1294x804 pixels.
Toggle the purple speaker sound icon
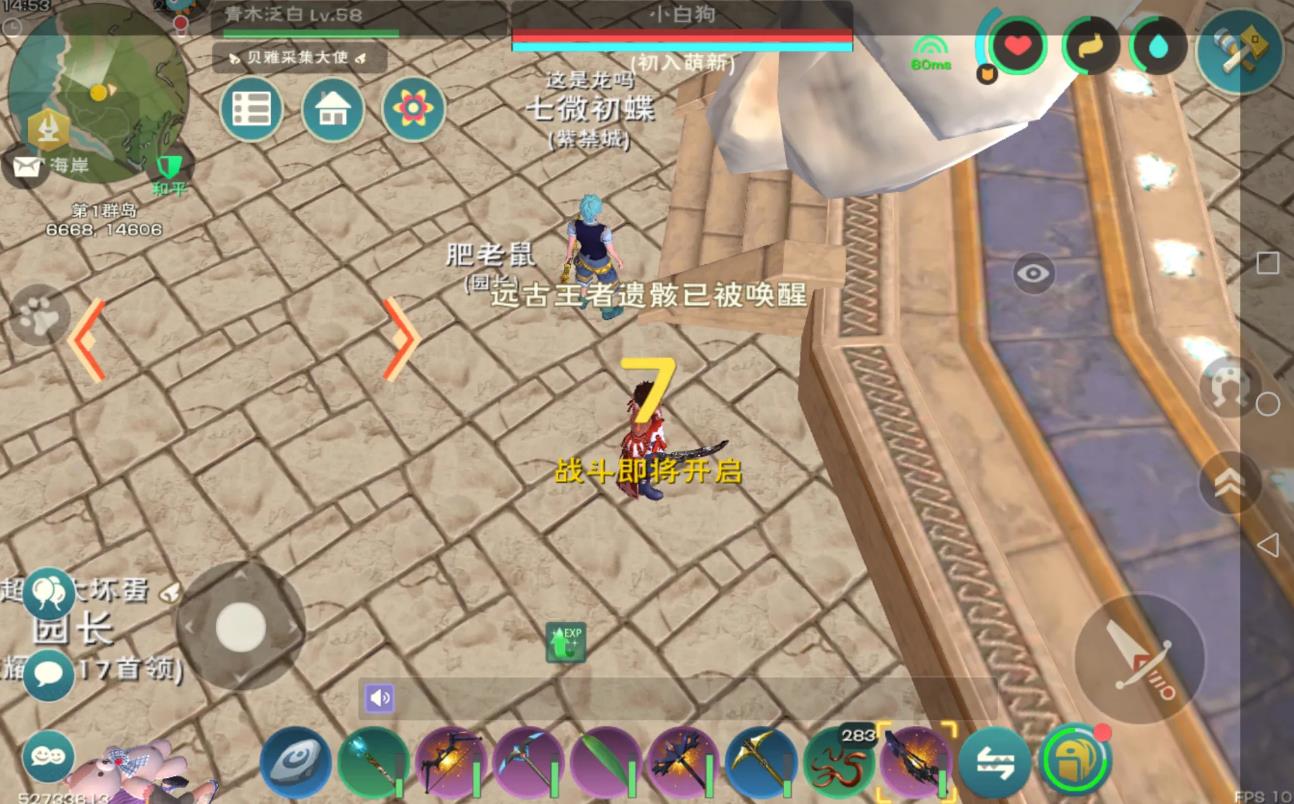(380, 698)
